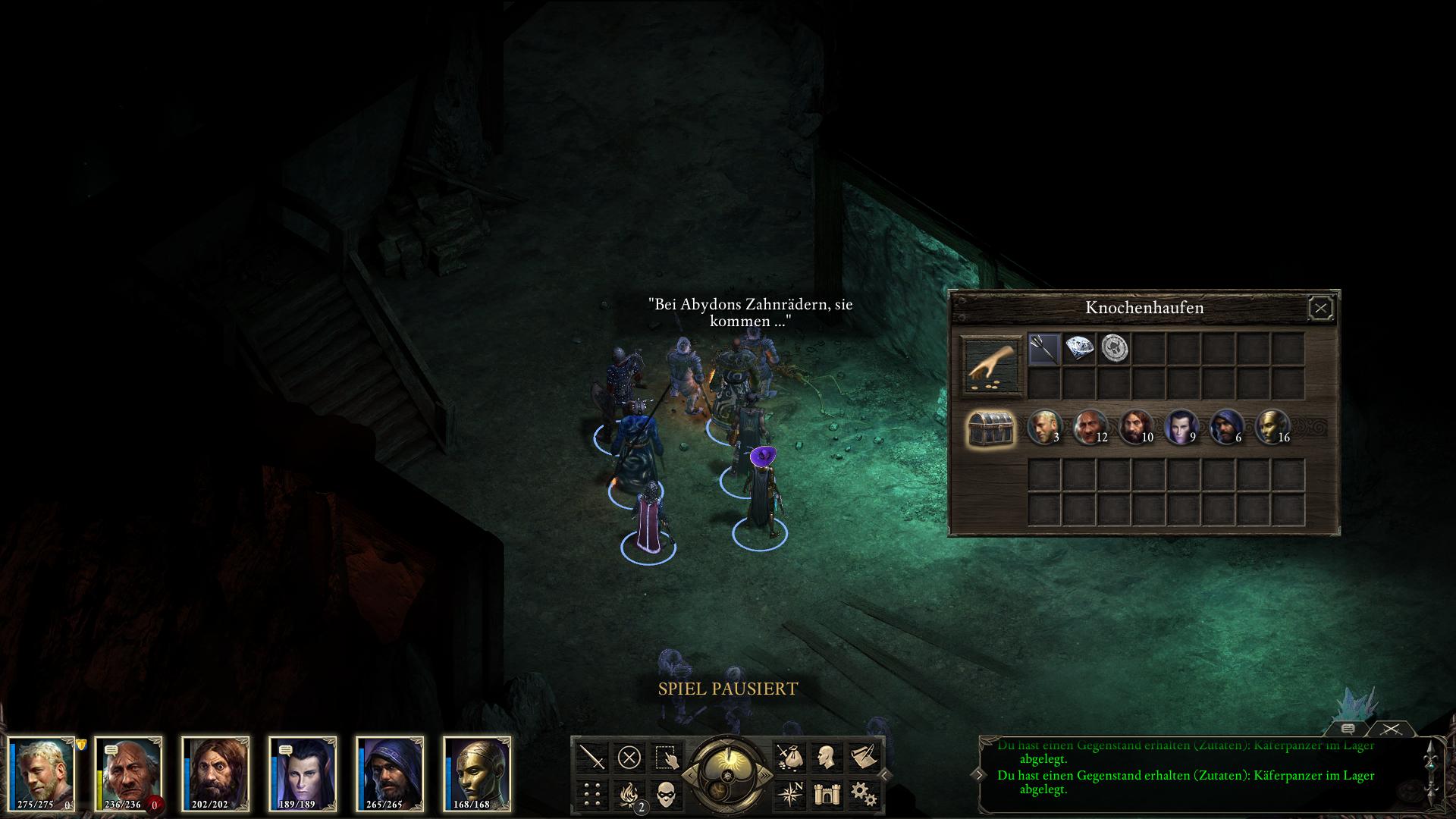The height and width of the screenshot is (819, 1456).
Task: Close the Knochenhaufen loot window
Action: tap(1320, 308)
